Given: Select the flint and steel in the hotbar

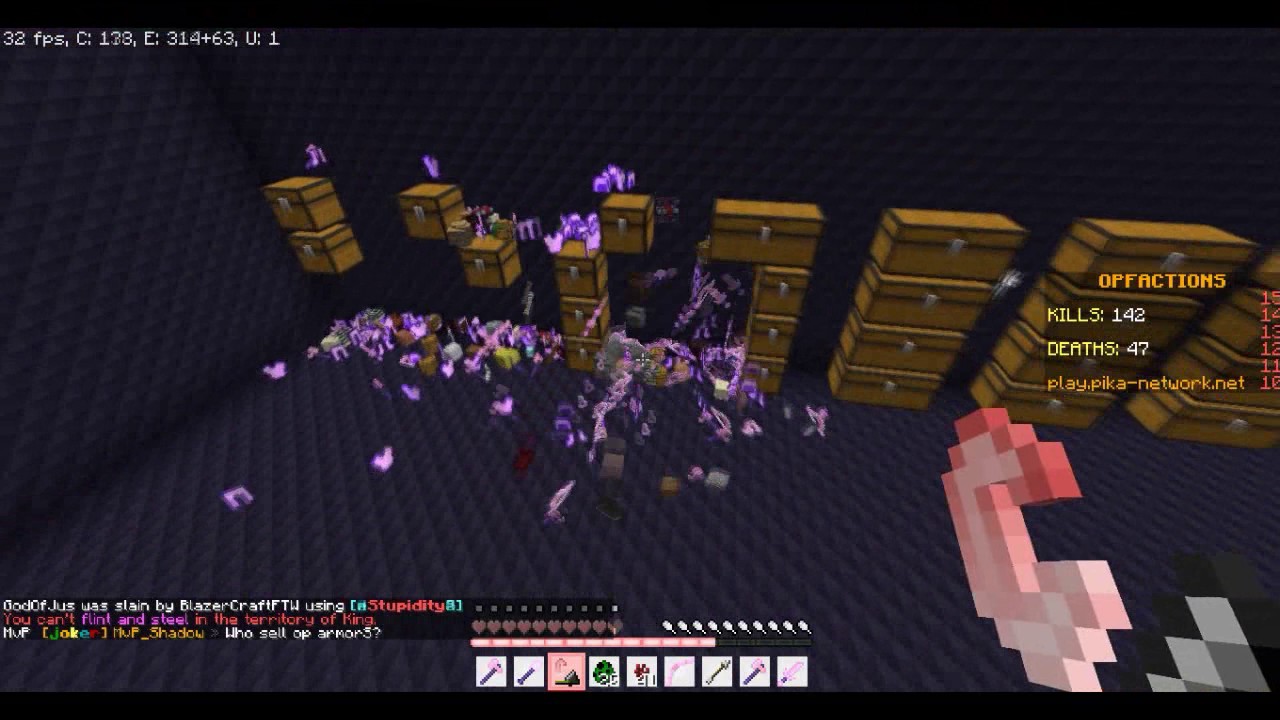Looking at the screenshot, I should [566, 672].
